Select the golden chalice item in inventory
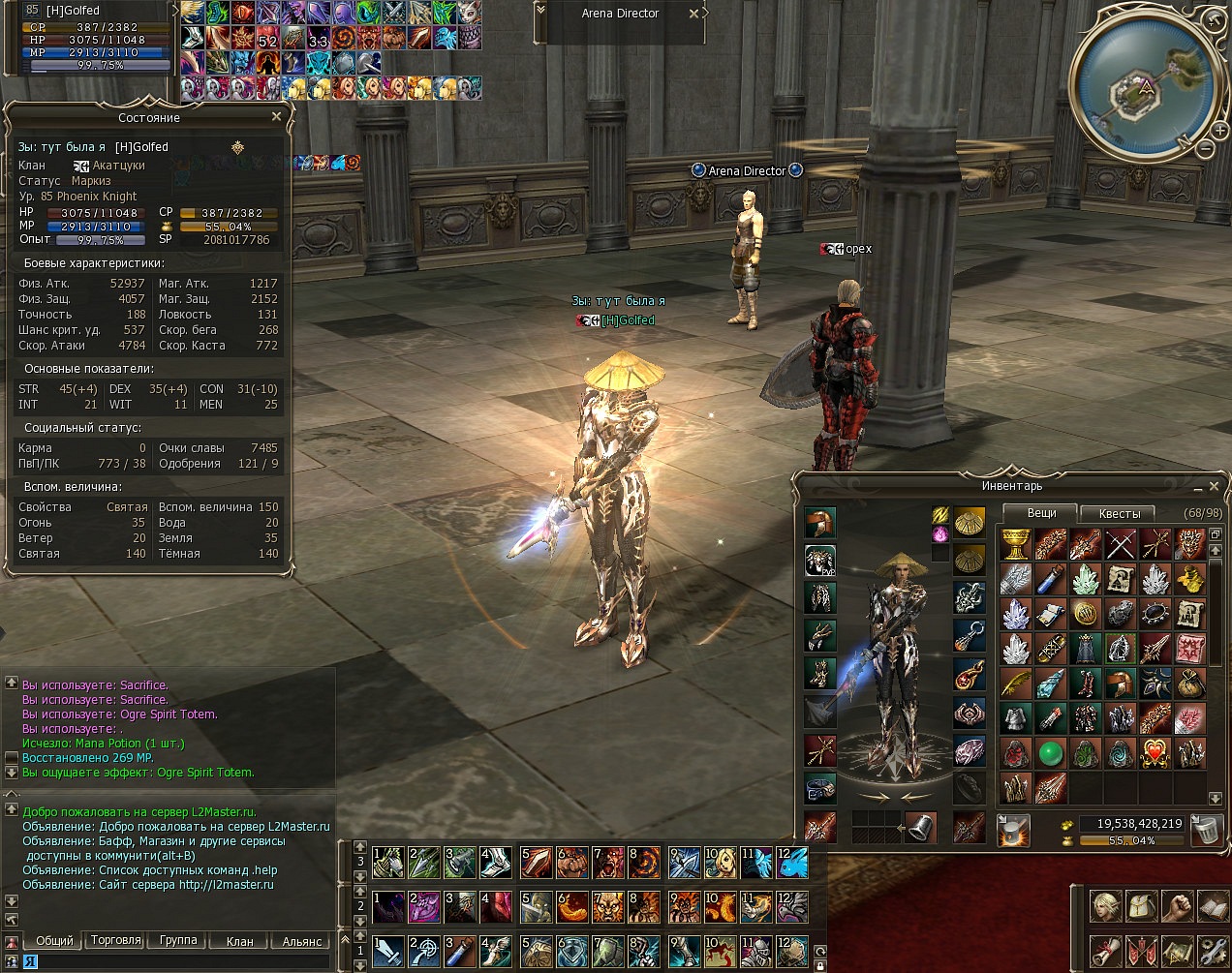Image resolution: width=1232 pixels, height=973 pixels. pos(1015,544)
